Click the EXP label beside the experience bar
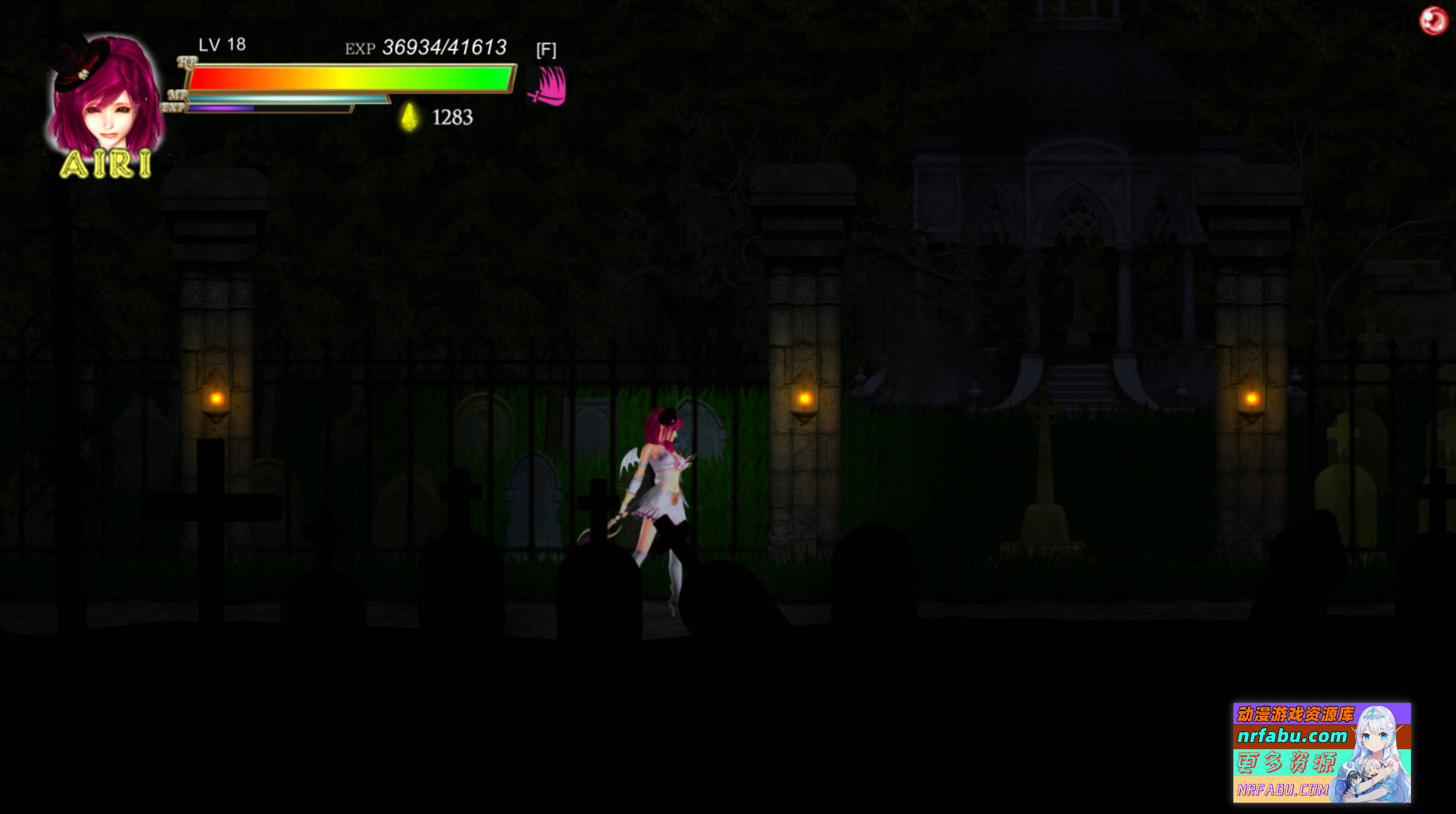Viewport: 1456px width, 814px height. click(175, 108)
